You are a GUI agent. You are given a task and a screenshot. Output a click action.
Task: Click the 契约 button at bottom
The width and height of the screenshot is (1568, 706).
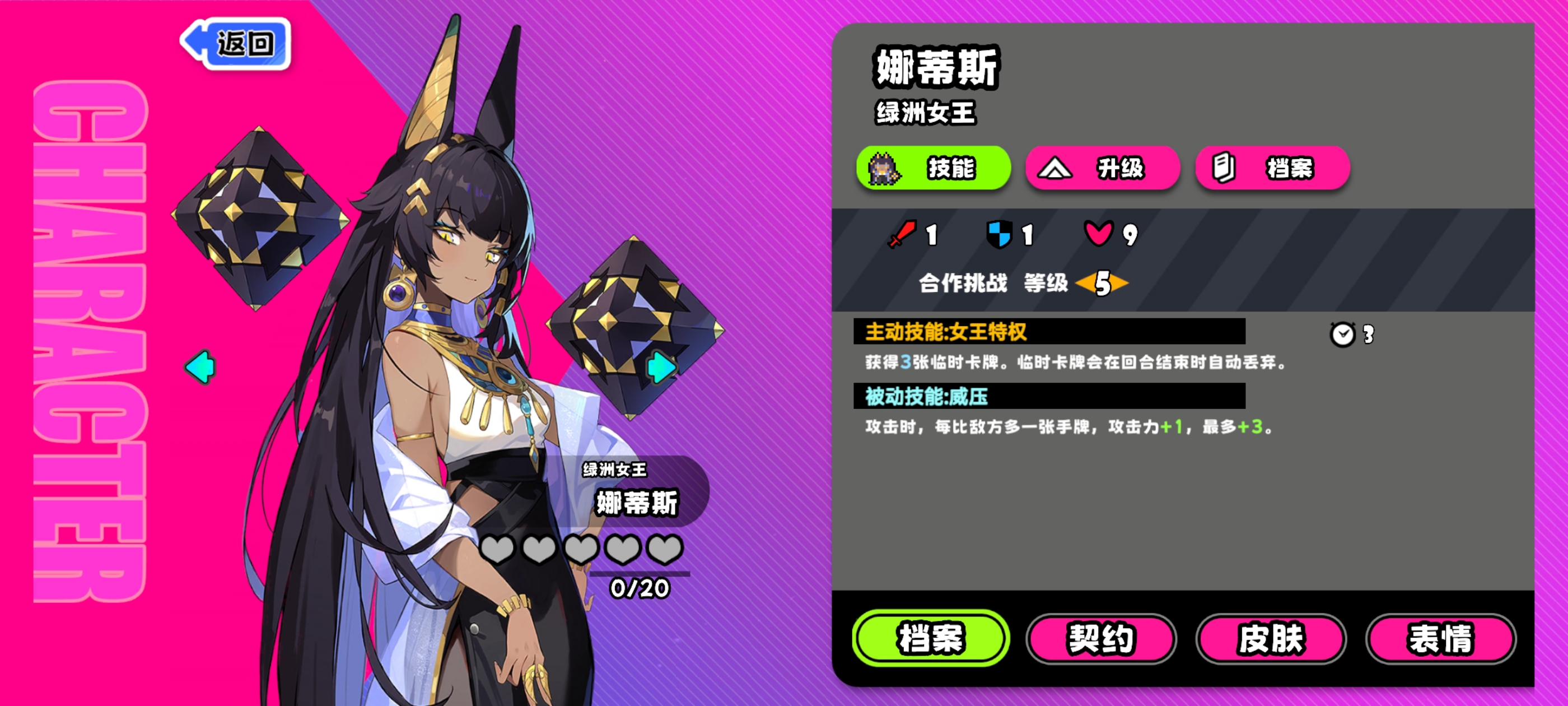click(1101, 638)
